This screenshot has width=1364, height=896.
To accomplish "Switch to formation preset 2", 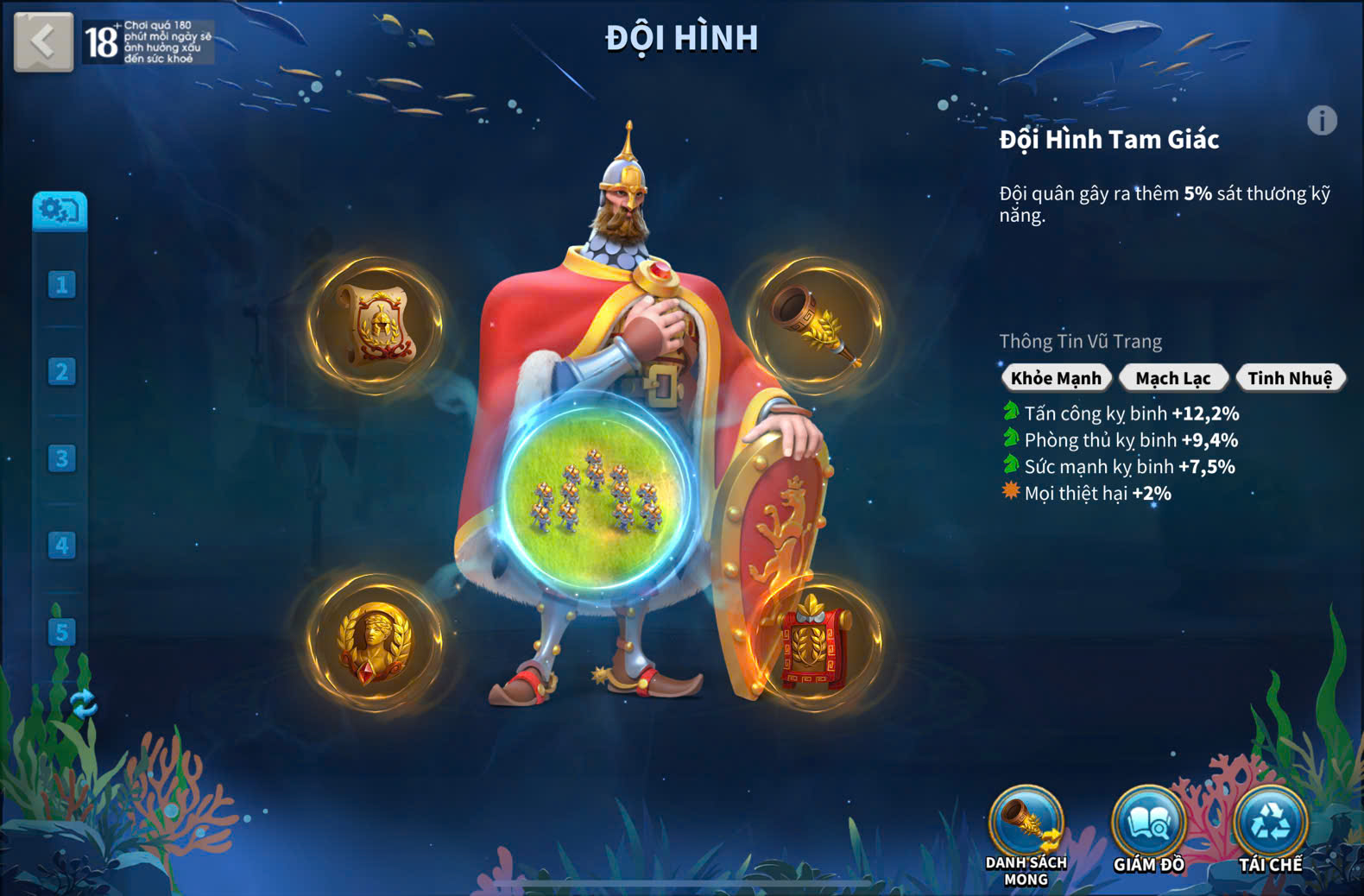I will 61,372.
